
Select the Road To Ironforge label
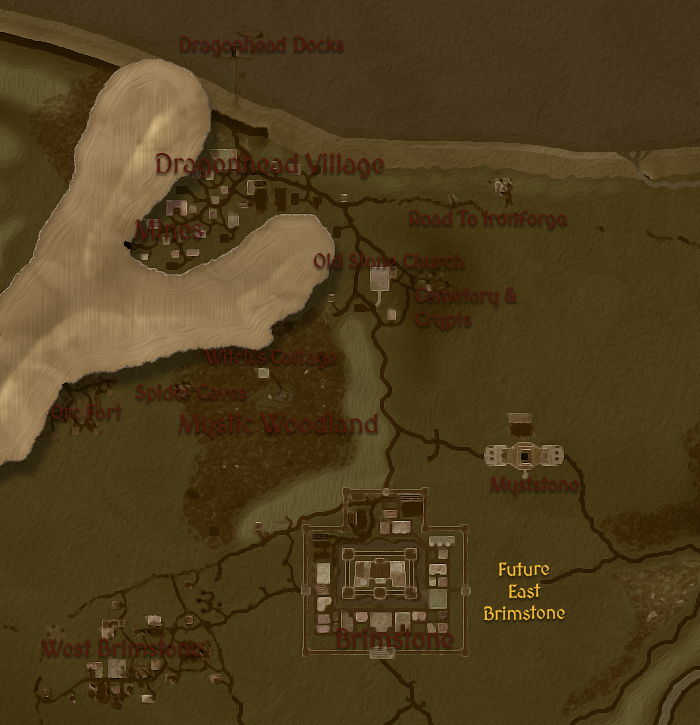click(x=487, y=220)
